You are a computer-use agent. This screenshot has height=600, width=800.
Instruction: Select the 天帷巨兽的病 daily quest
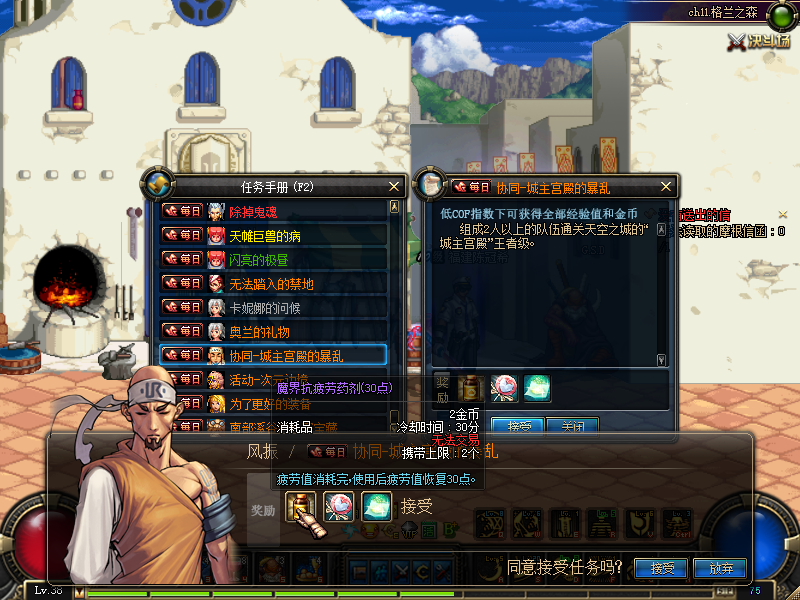(272, 236)
